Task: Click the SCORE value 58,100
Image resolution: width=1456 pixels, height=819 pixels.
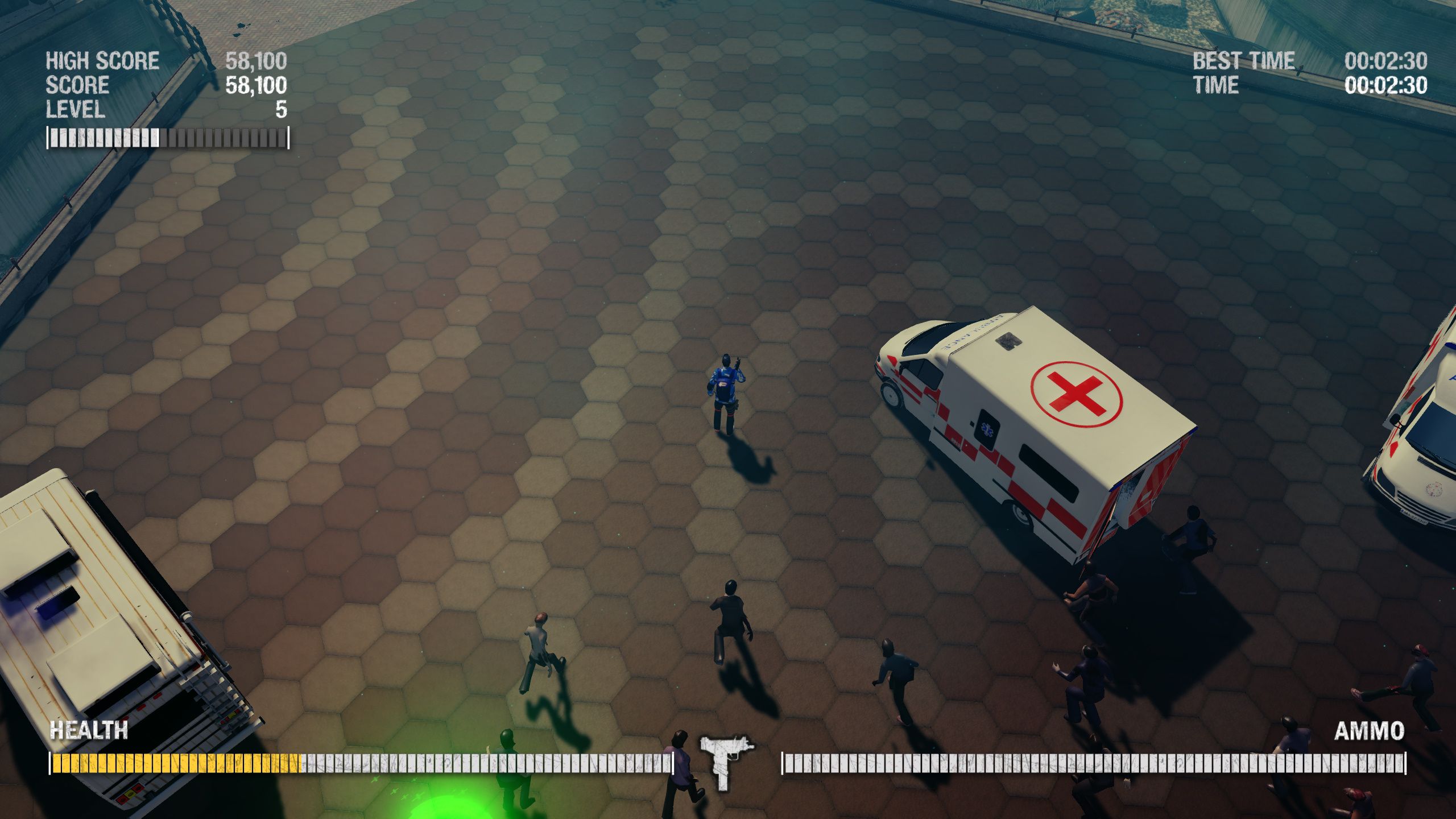Action: 256,84
